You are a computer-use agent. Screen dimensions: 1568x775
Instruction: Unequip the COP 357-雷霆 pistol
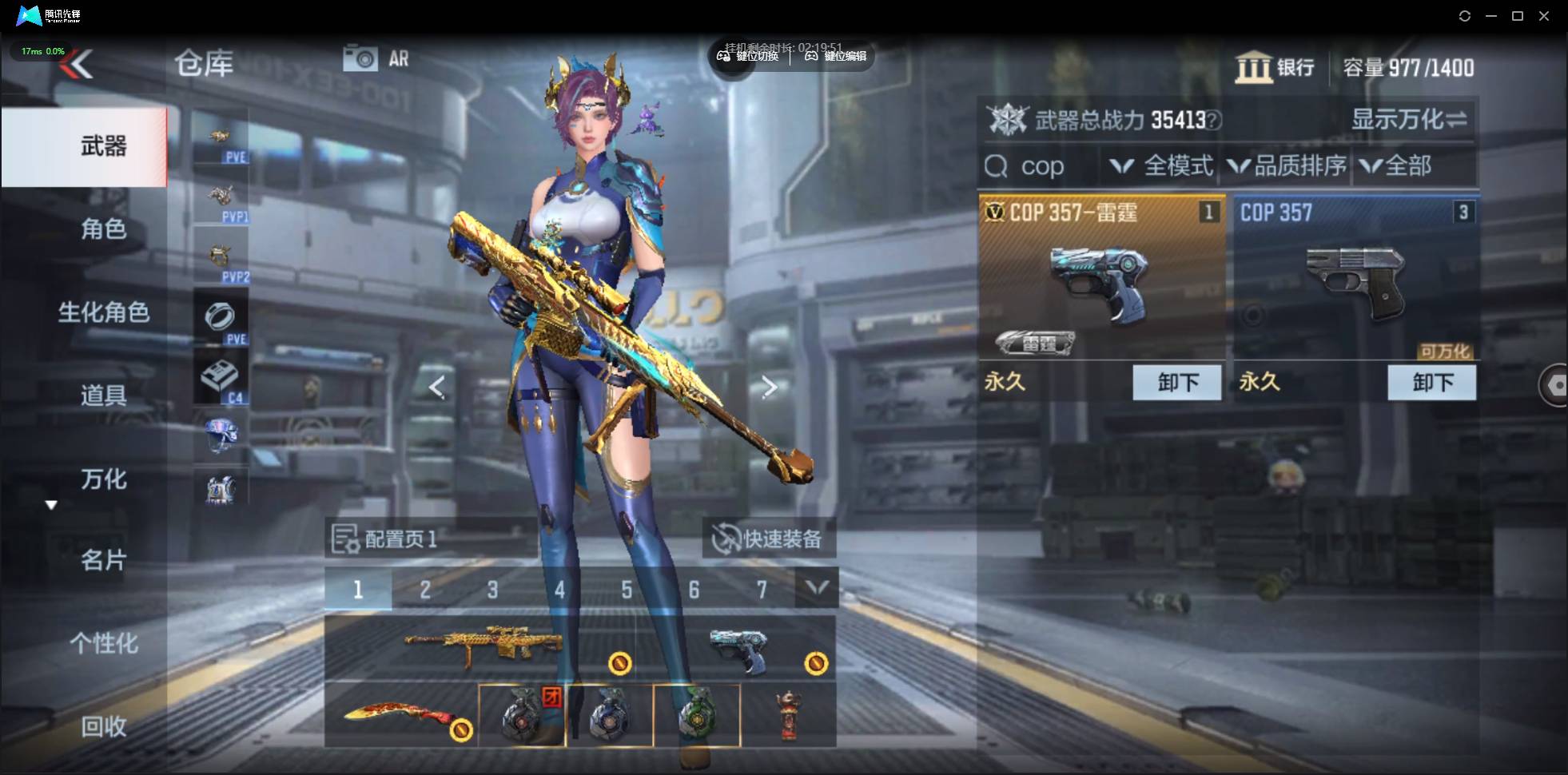pos(1176,383)
